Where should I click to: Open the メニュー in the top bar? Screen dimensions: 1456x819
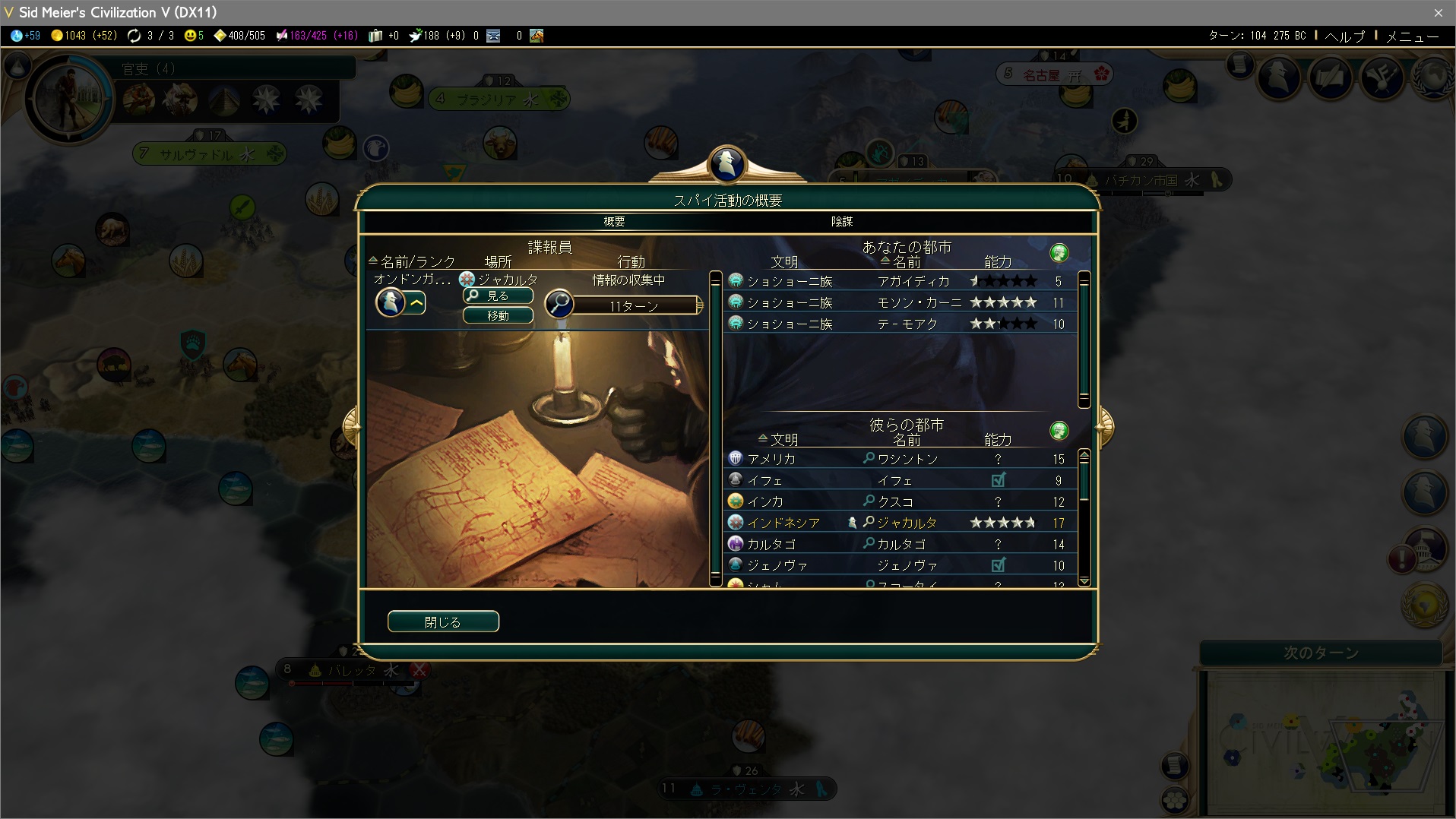click(1411, 36)
